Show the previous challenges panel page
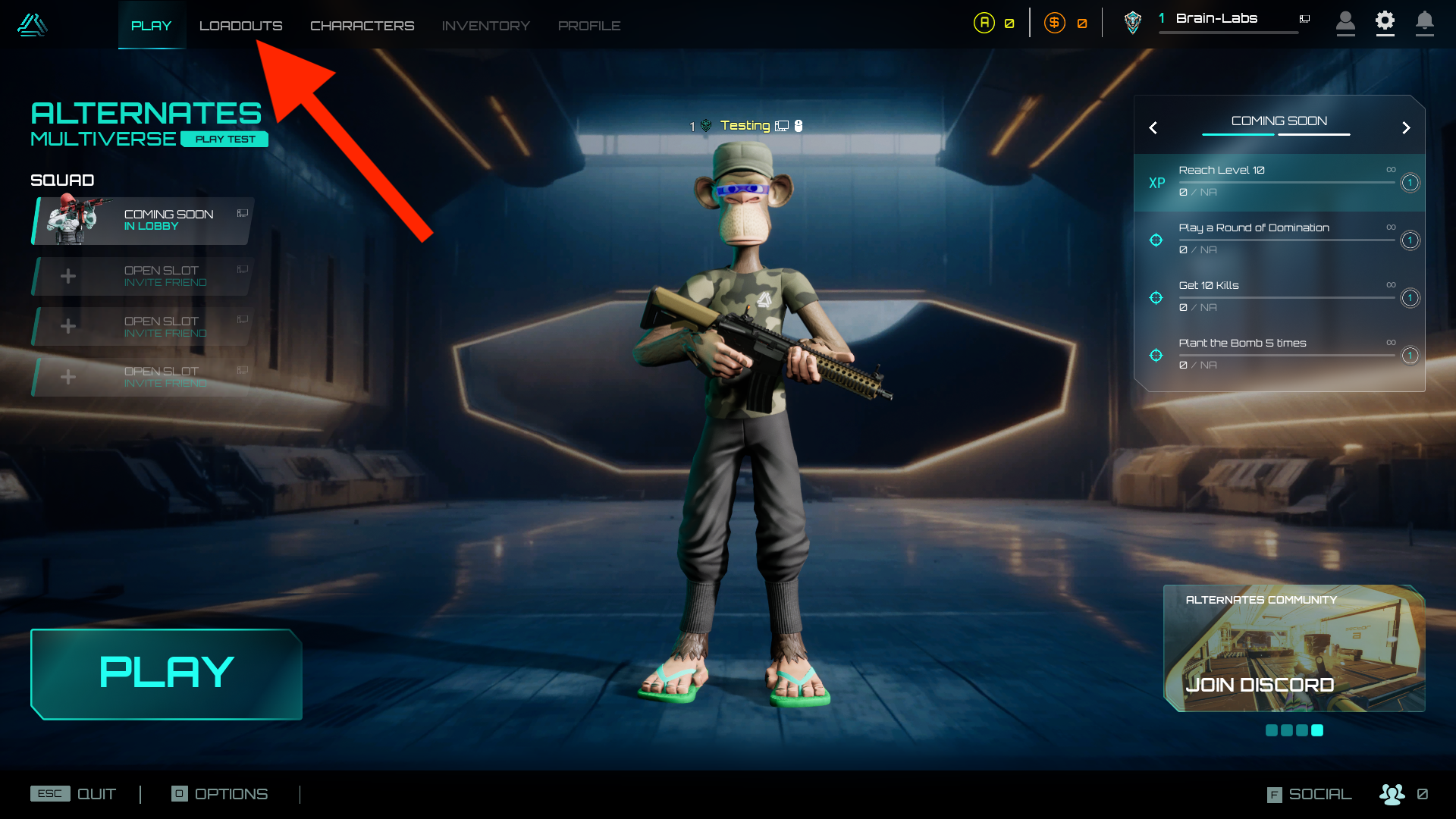This screenshot has width=1456, height=819. click(1153, 128)
